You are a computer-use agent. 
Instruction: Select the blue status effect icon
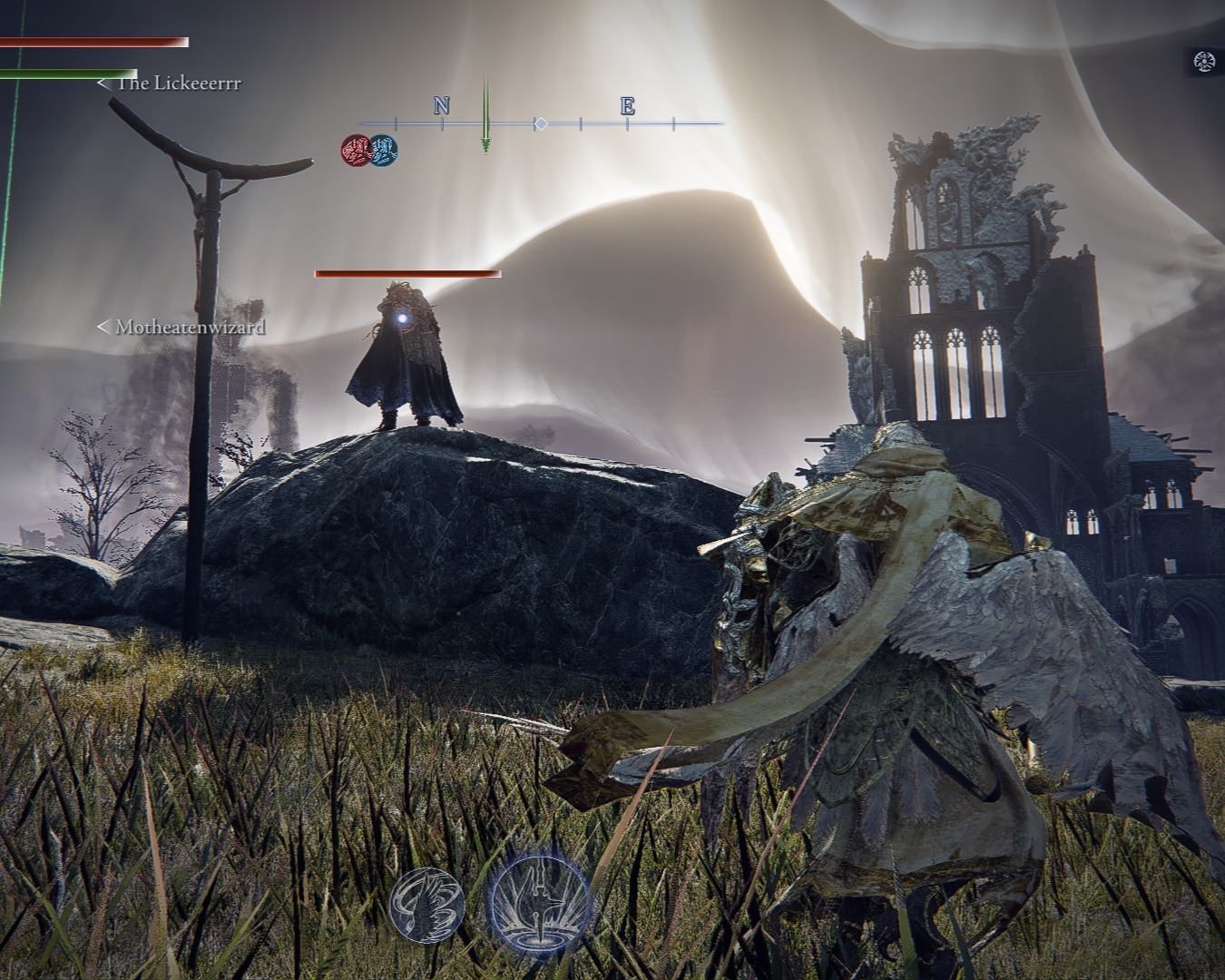[x=383, y=150]
